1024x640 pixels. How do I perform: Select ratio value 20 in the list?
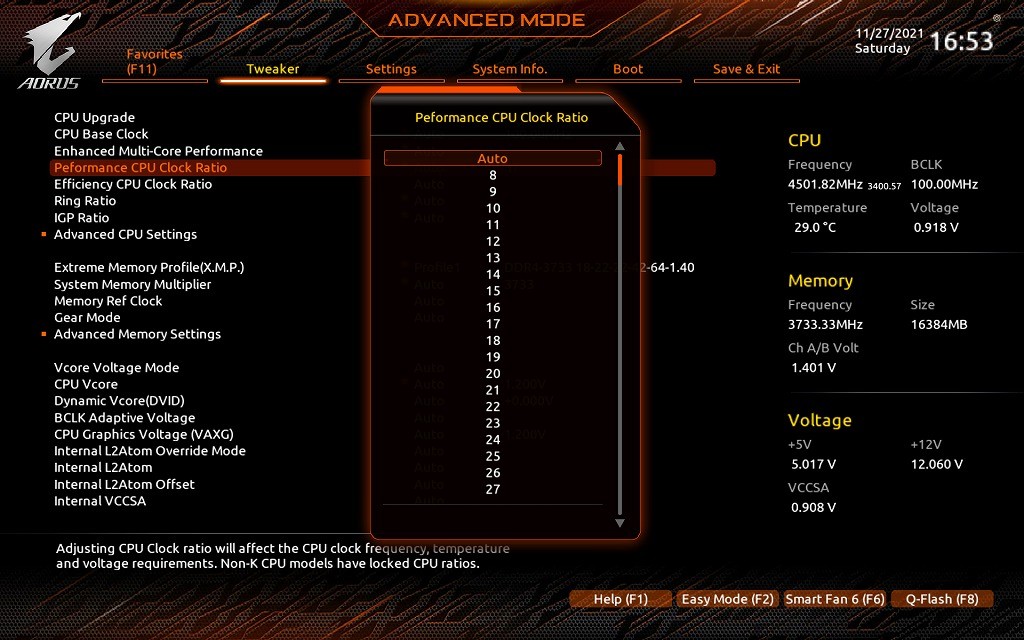(493, 373)
